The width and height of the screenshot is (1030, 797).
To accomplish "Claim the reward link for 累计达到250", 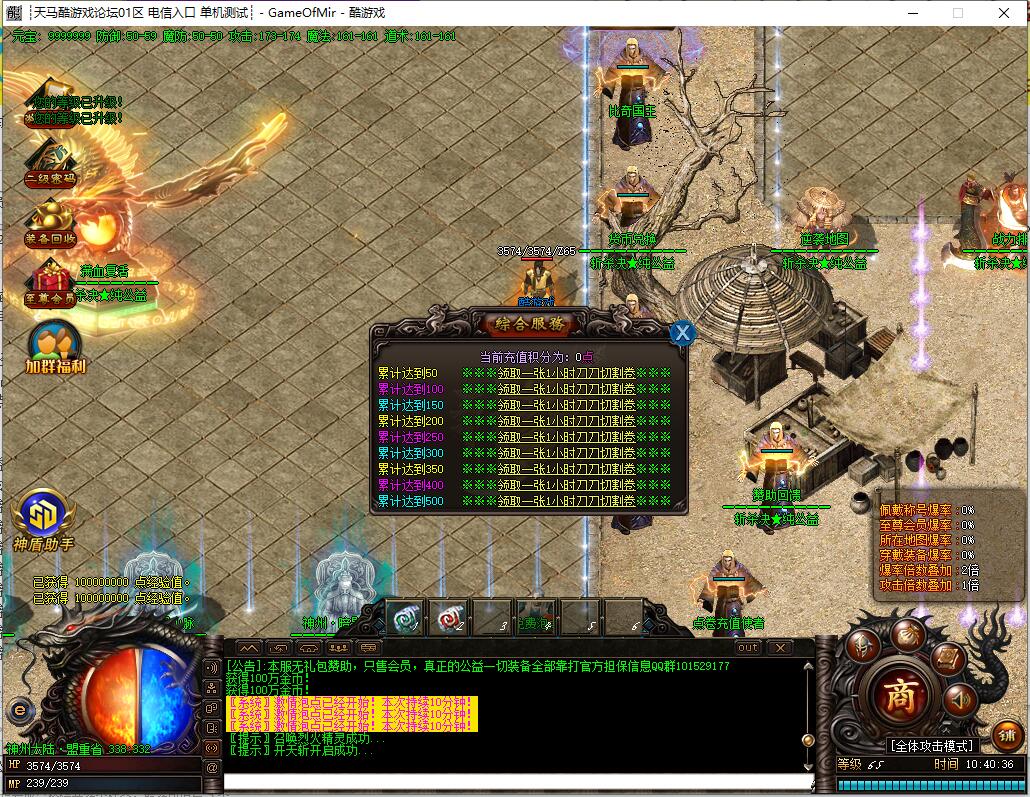I will coord(566,437).
